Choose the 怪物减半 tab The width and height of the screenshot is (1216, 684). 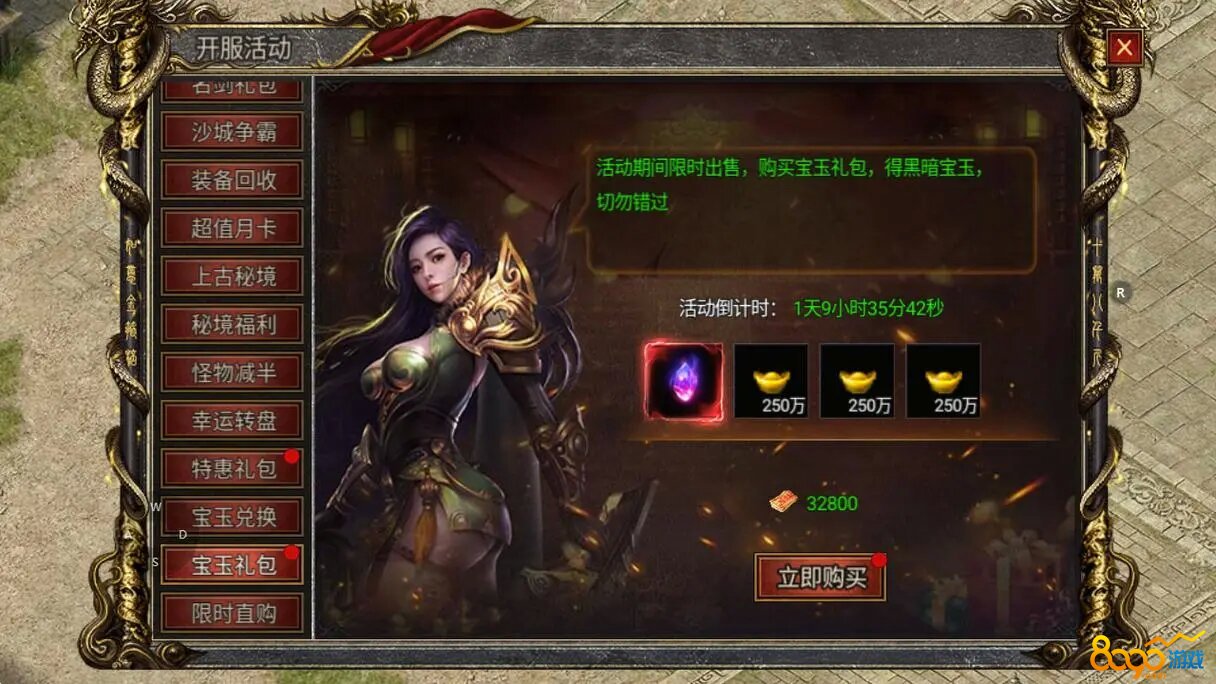(232, 372)
